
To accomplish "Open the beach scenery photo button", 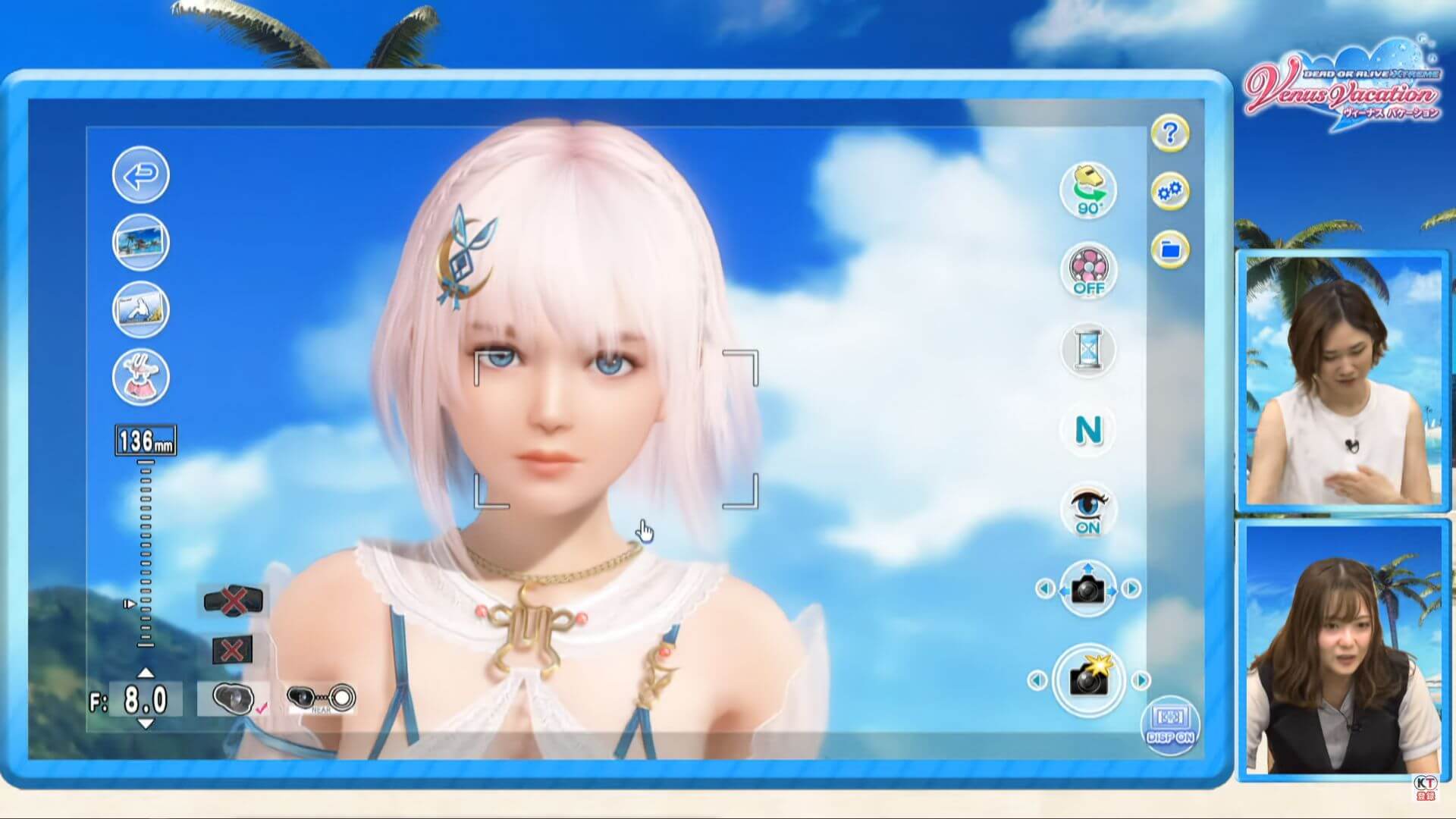I will 141,243.
